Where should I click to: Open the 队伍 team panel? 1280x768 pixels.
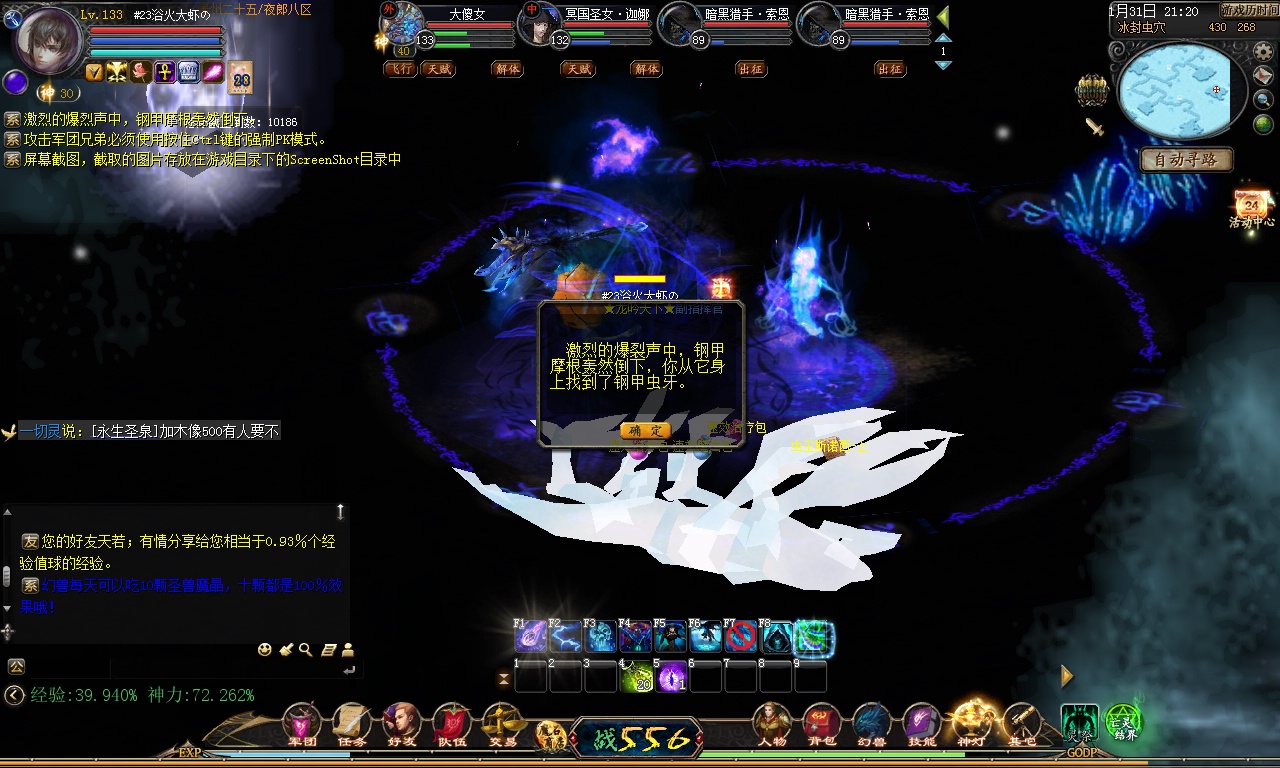452,724
